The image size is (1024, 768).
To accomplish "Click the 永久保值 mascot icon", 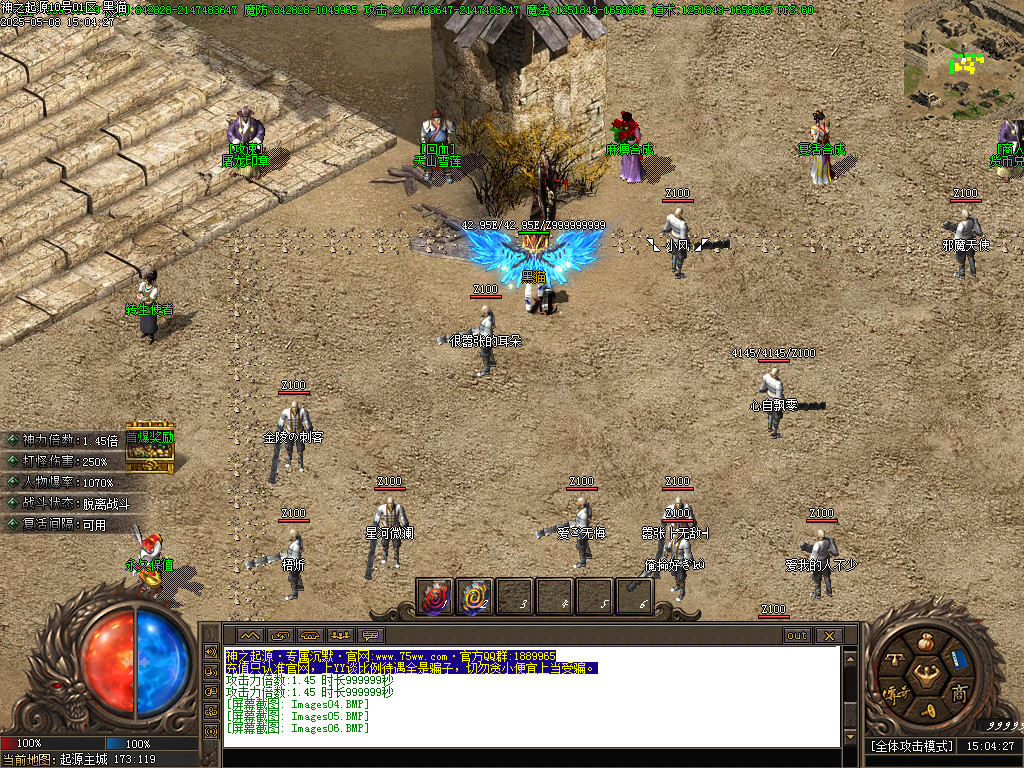I will (150, 553).
